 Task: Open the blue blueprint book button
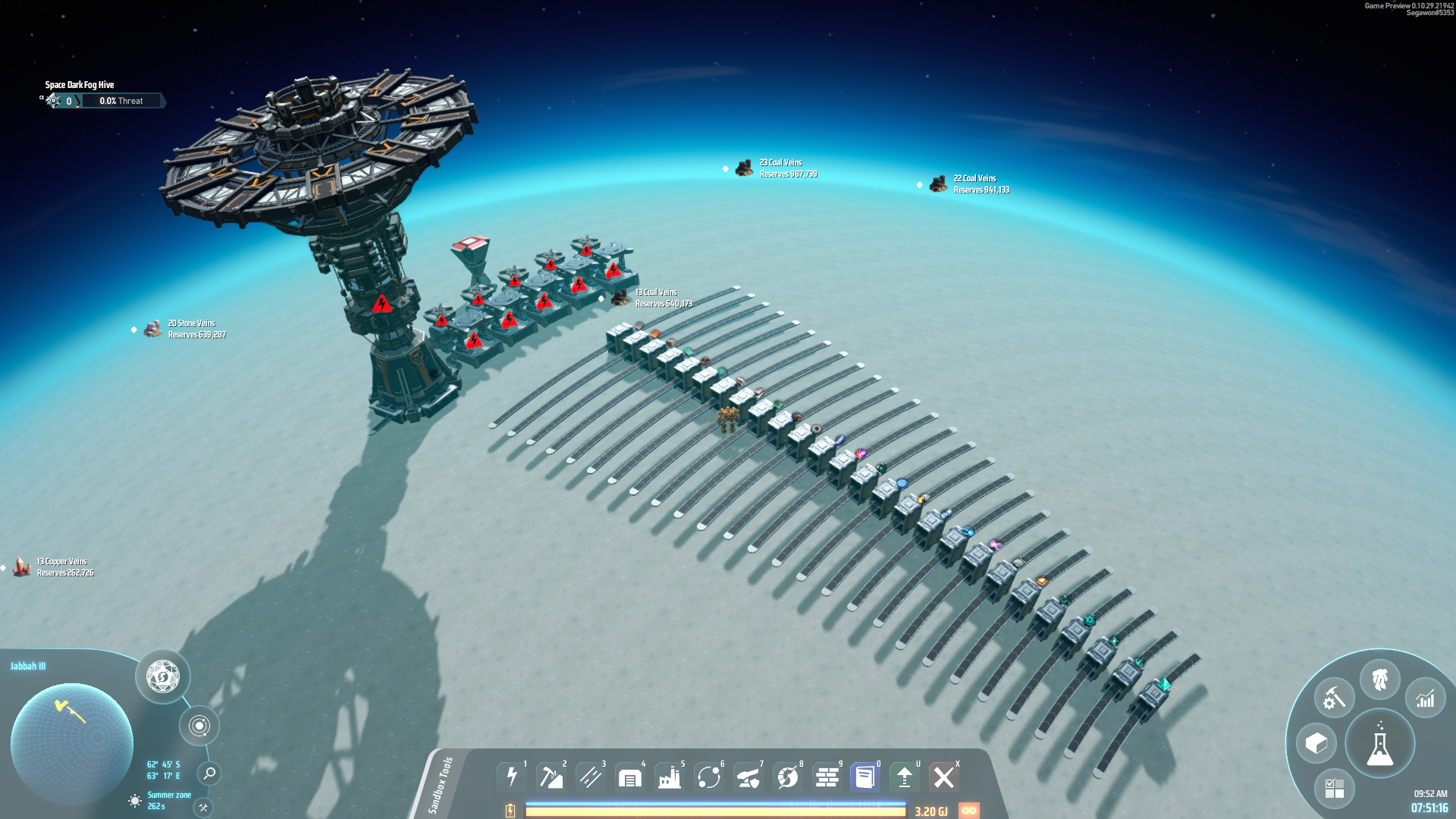864,777
